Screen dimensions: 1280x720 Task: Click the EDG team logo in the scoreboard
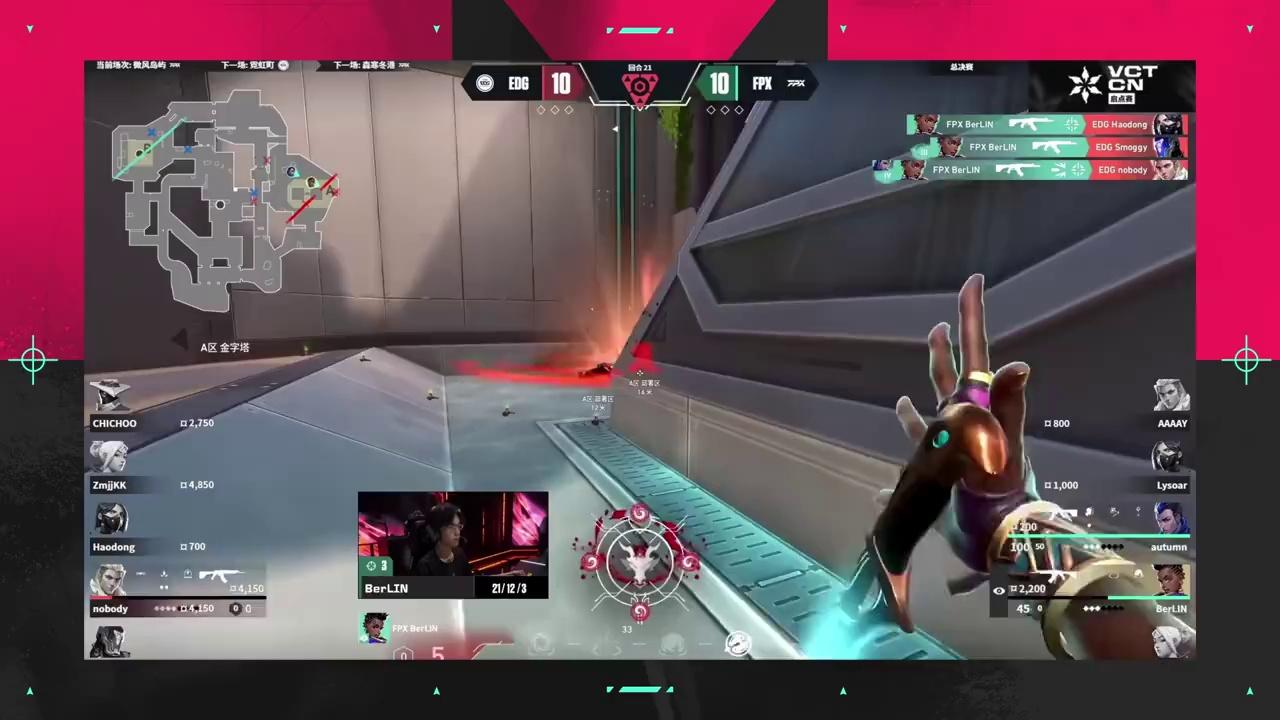click(485, 84)
